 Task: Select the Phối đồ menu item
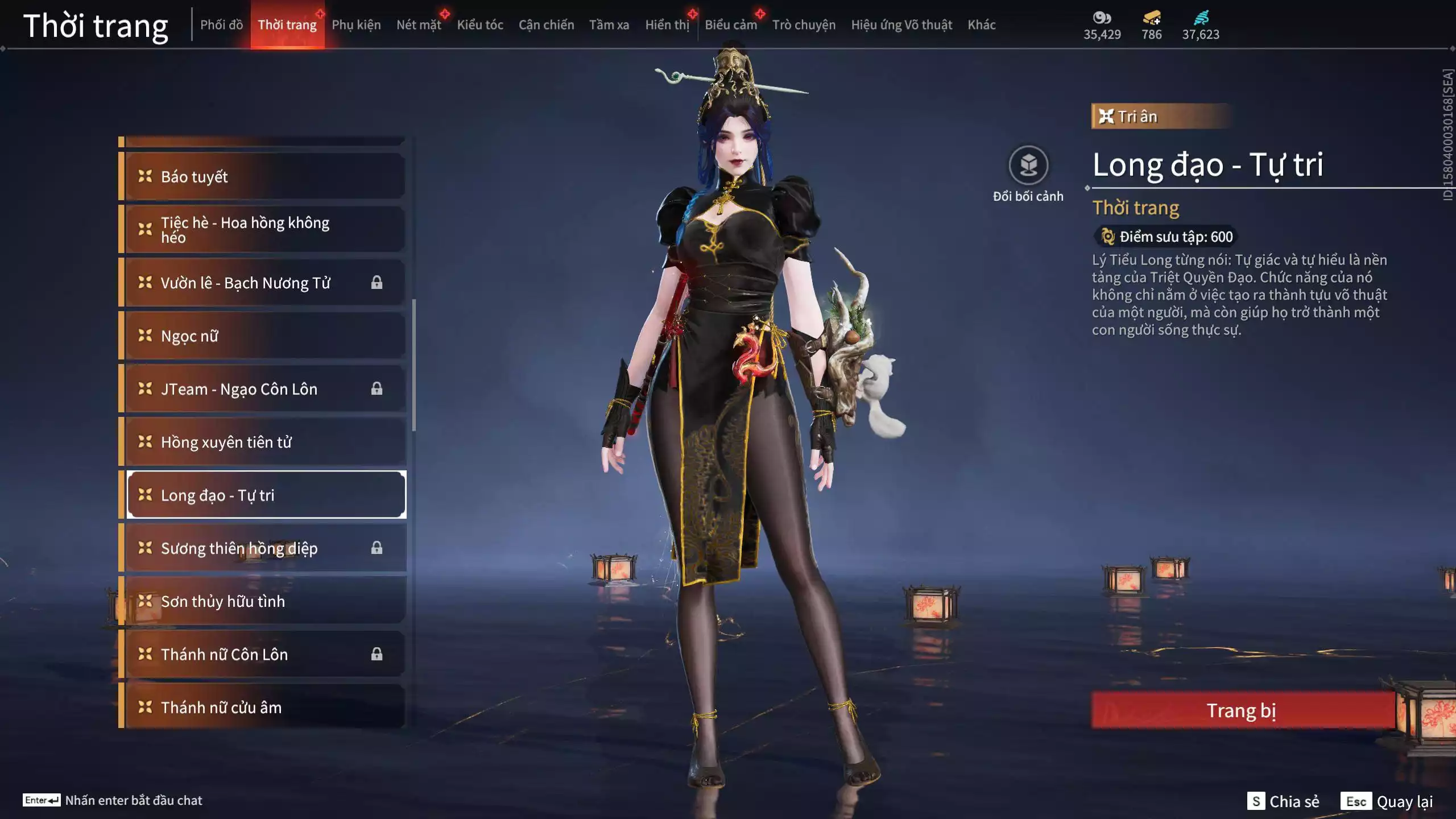[222, 25]
